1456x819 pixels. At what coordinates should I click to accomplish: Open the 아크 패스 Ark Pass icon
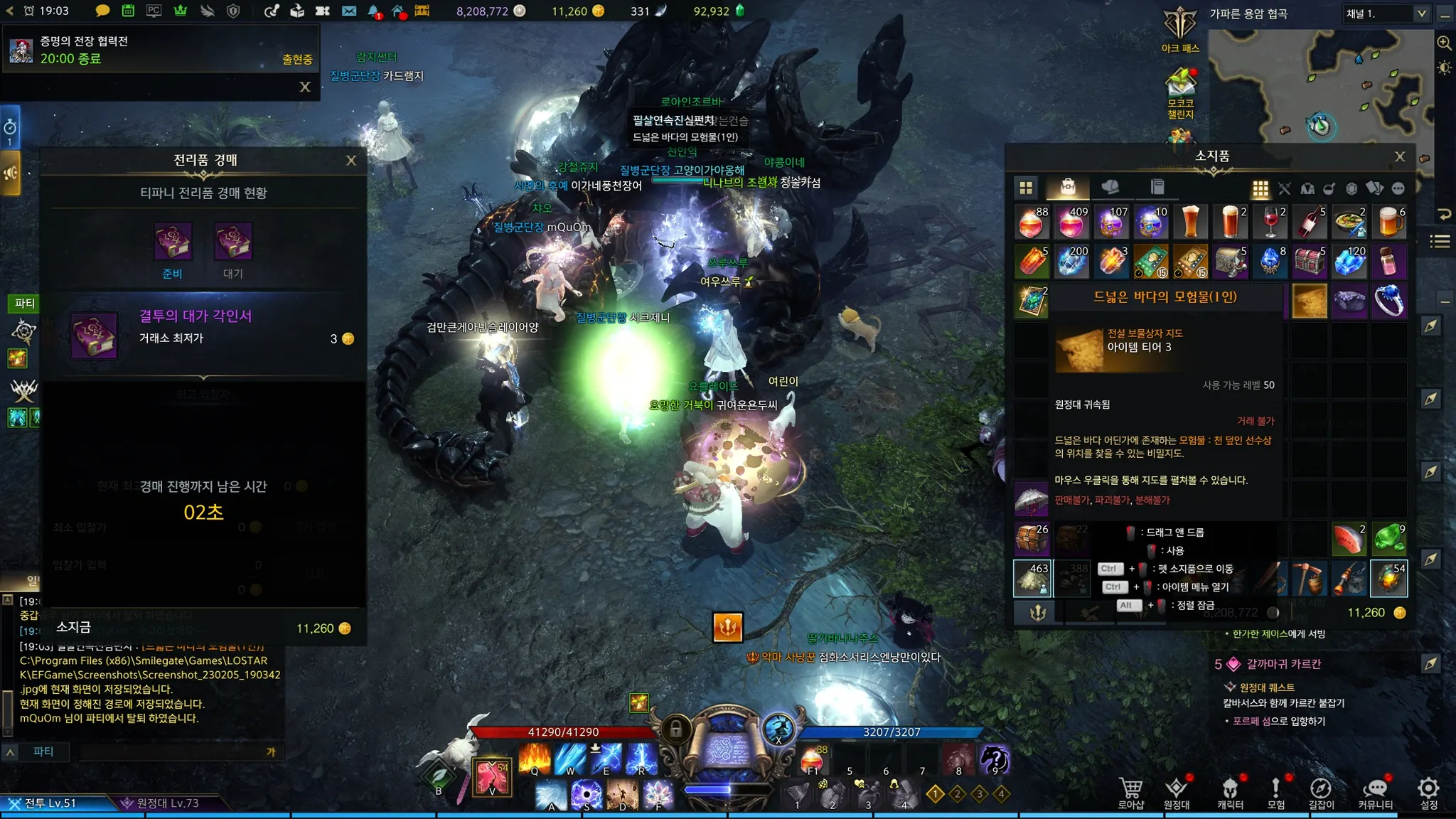pyautogui.click(x=1180, y=30)
